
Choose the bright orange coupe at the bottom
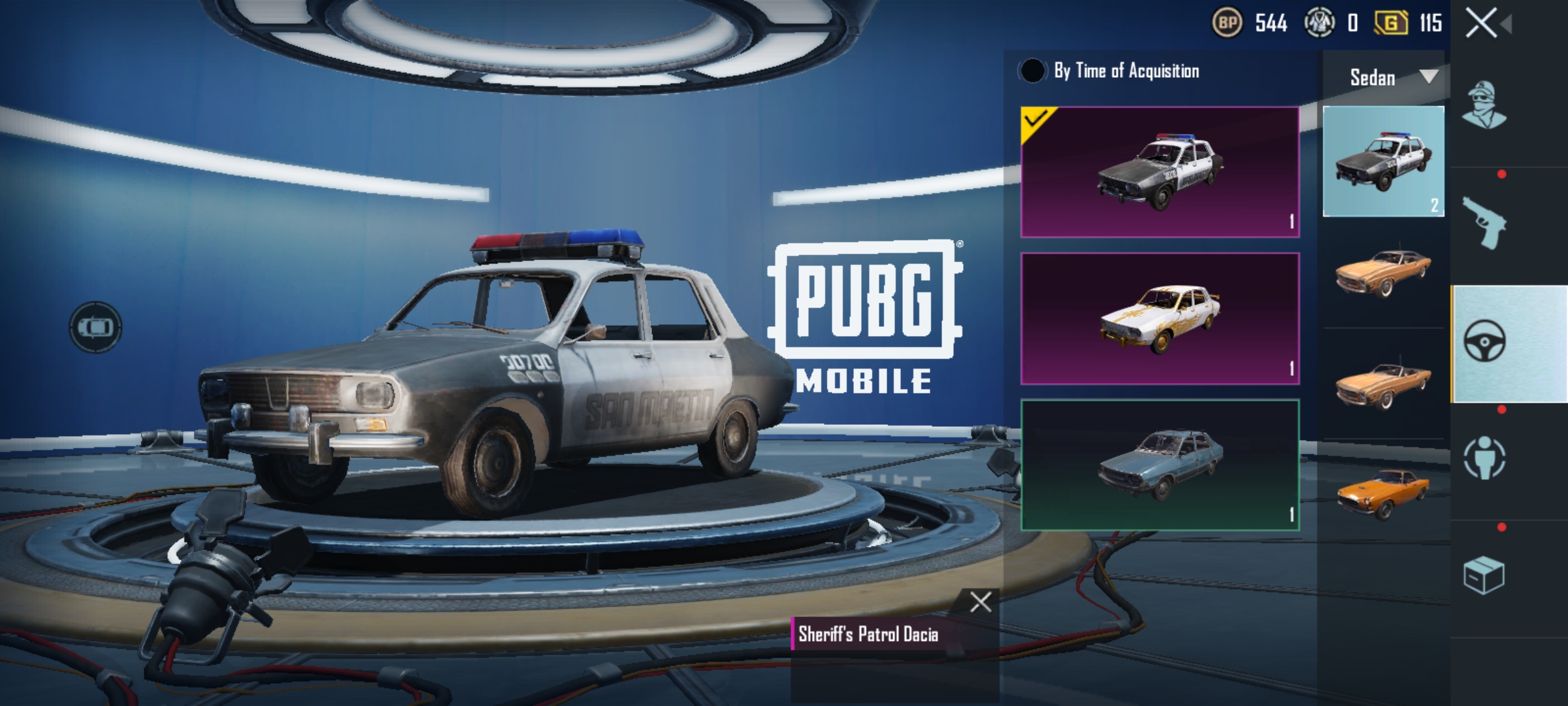(1383, 494)
